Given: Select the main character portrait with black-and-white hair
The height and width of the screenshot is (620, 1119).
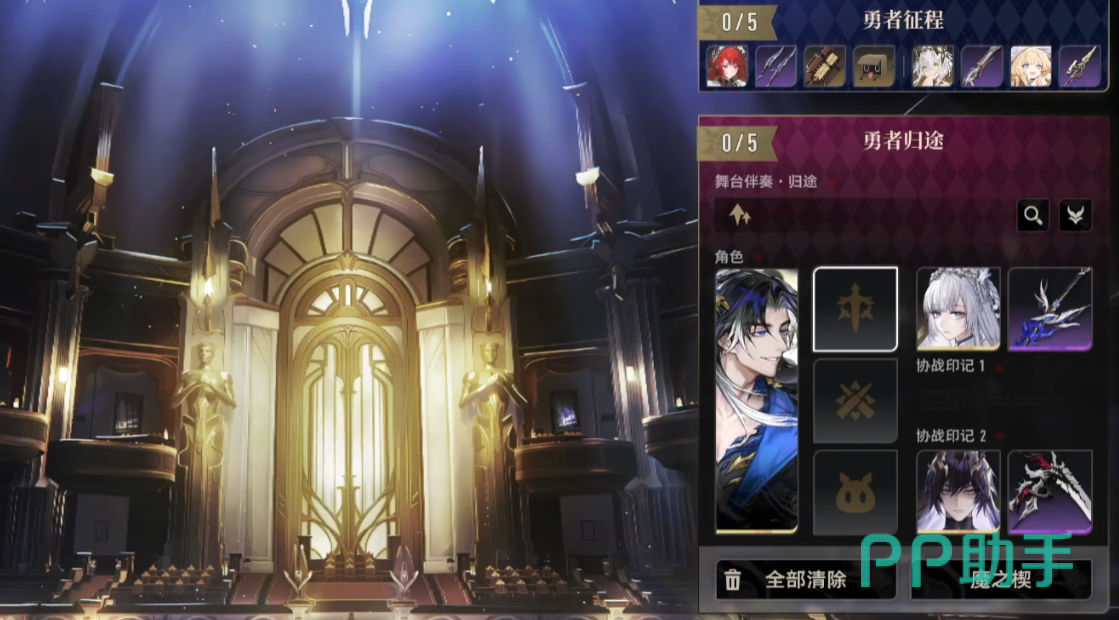Looking at the screenshot, I should click(757, 399).
